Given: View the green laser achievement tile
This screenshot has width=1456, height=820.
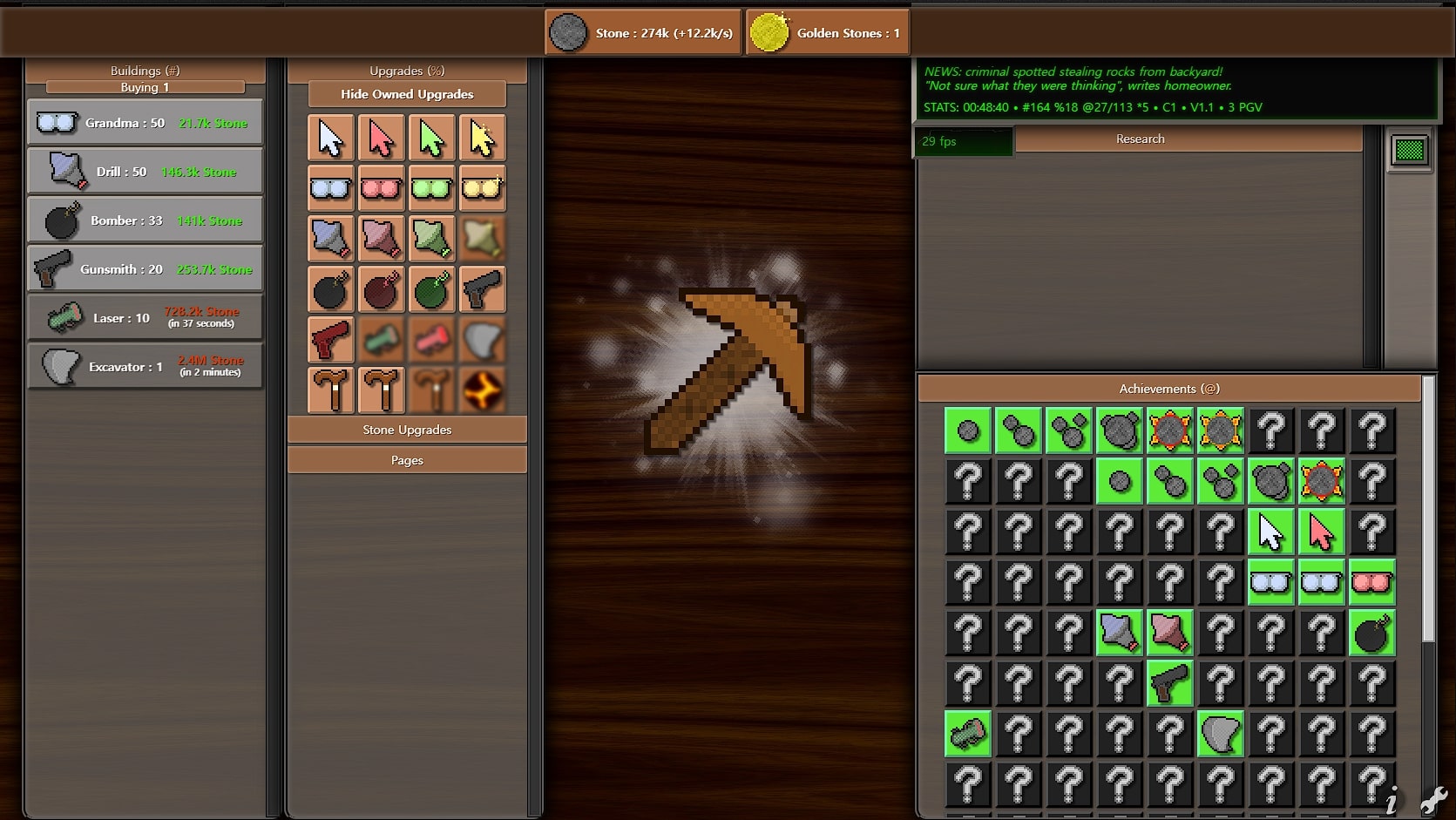Looking at the screenshot, I should [968, 734].
